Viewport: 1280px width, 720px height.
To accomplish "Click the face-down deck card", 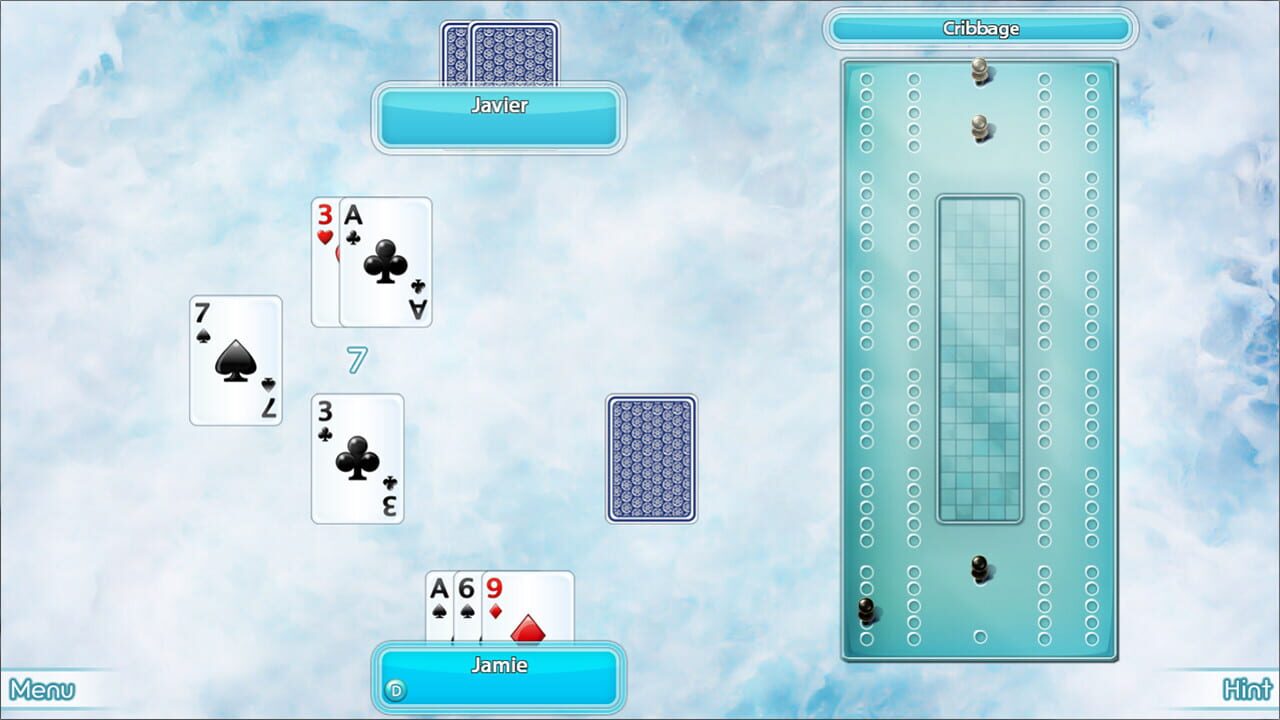I will (x=650, y=462).
